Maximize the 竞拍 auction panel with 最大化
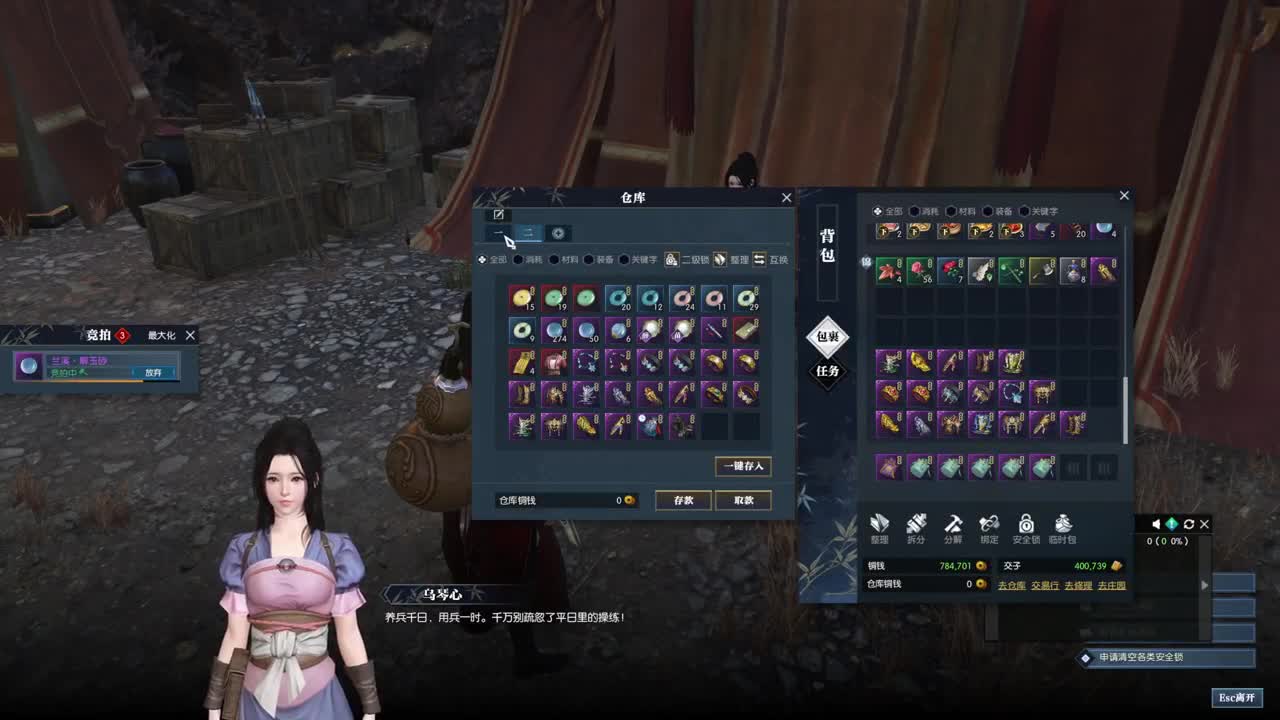1280x720 pixels. point(161,336)
